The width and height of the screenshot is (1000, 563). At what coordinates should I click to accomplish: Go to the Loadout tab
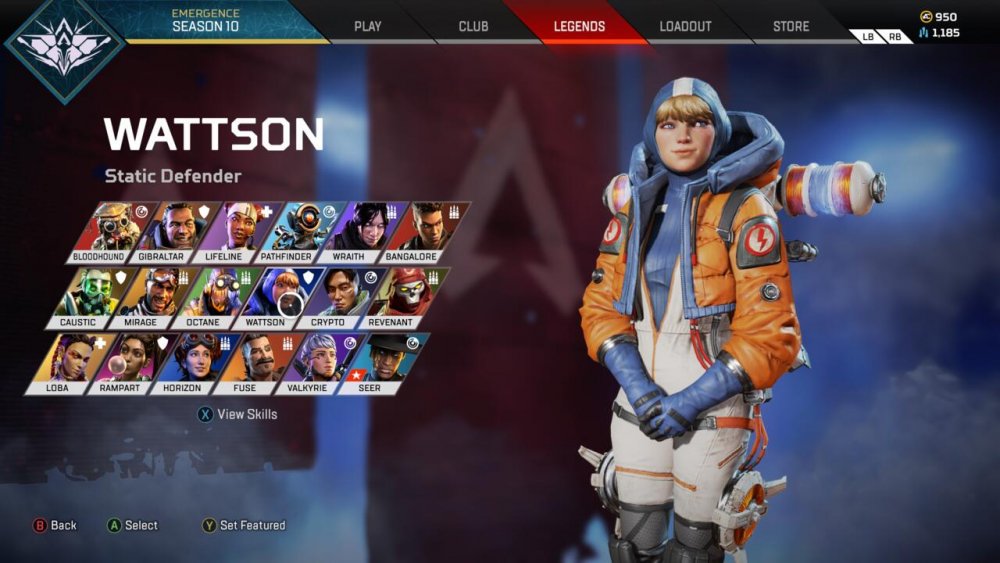tap(686, 26)
